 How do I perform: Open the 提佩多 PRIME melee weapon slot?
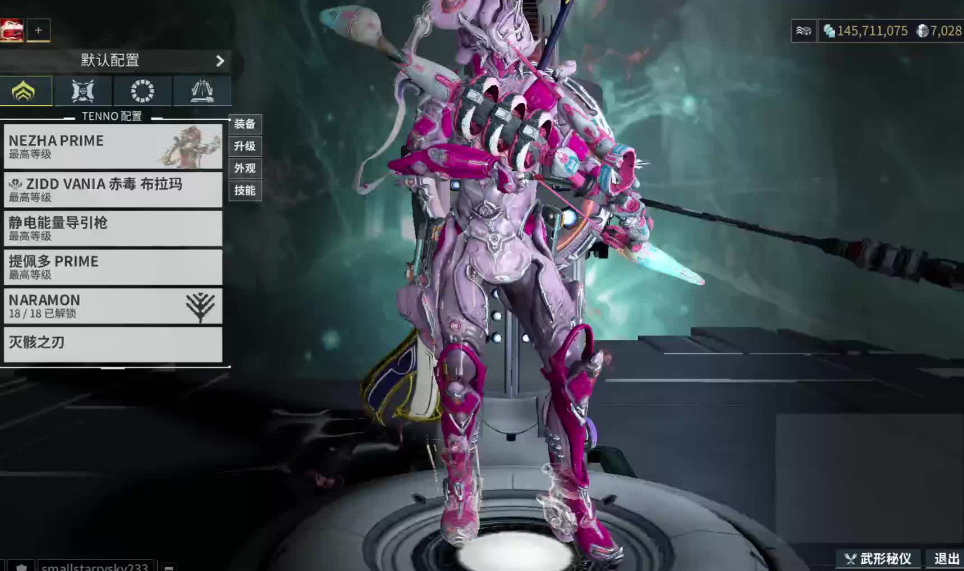pyautogui.click(x=113, y=267)
